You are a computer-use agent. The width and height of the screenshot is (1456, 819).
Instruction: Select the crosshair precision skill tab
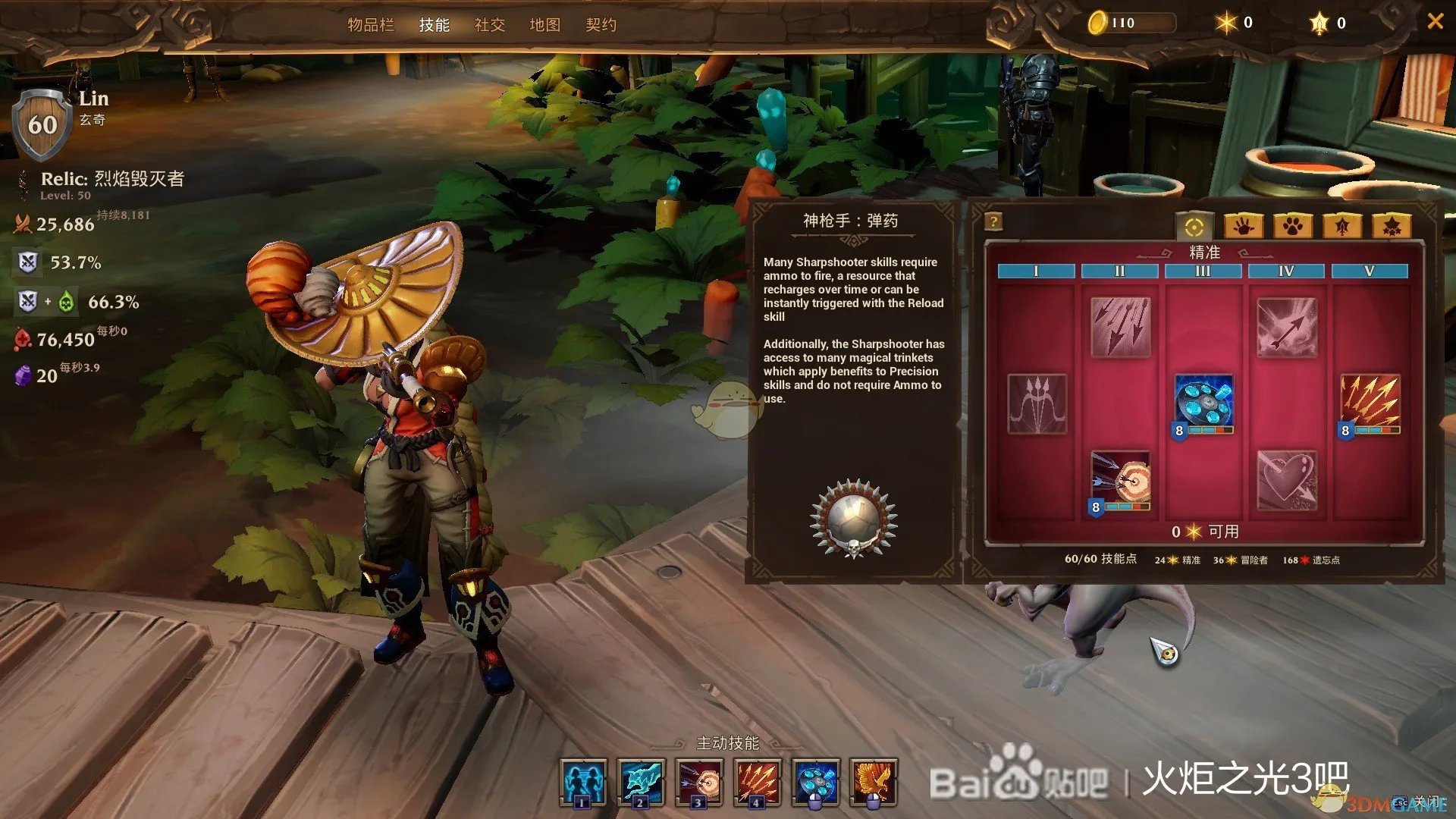[1194, 226]
